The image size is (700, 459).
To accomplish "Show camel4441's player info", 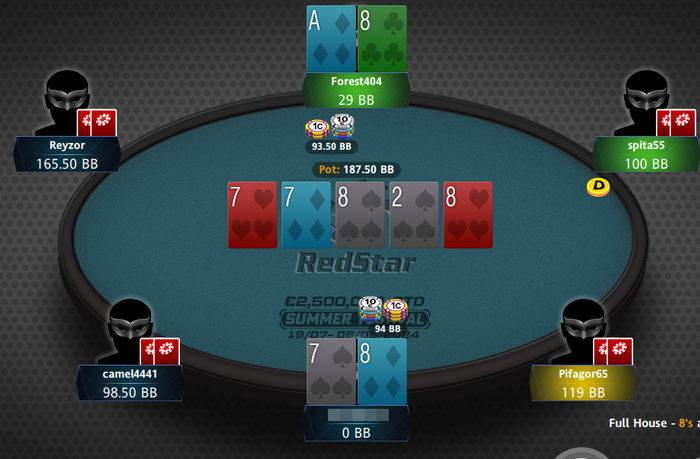I will 130,382.
